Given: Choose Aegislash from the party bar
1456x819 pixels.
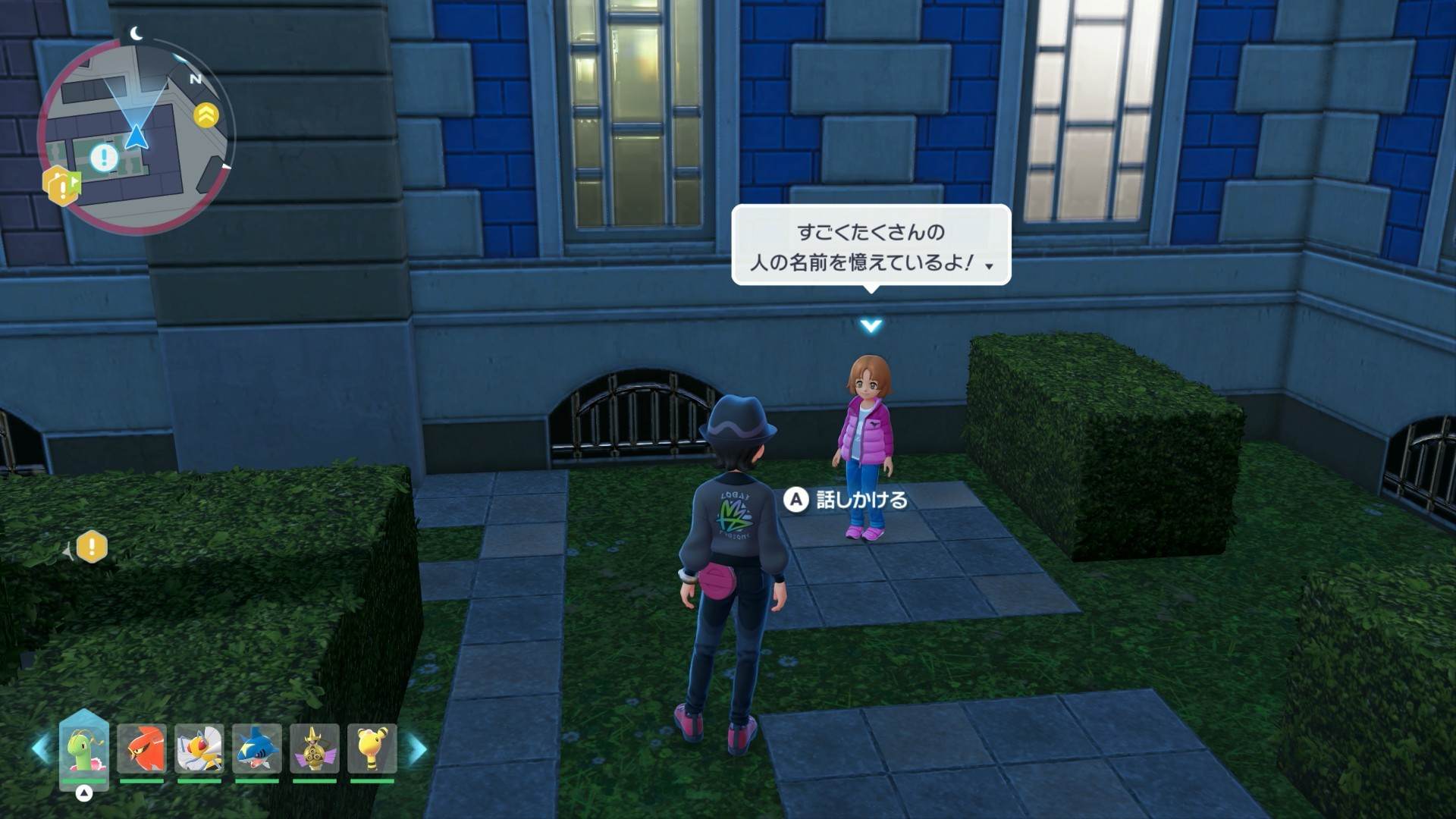Looking at the screenshot, I should (x=314, y=749).
